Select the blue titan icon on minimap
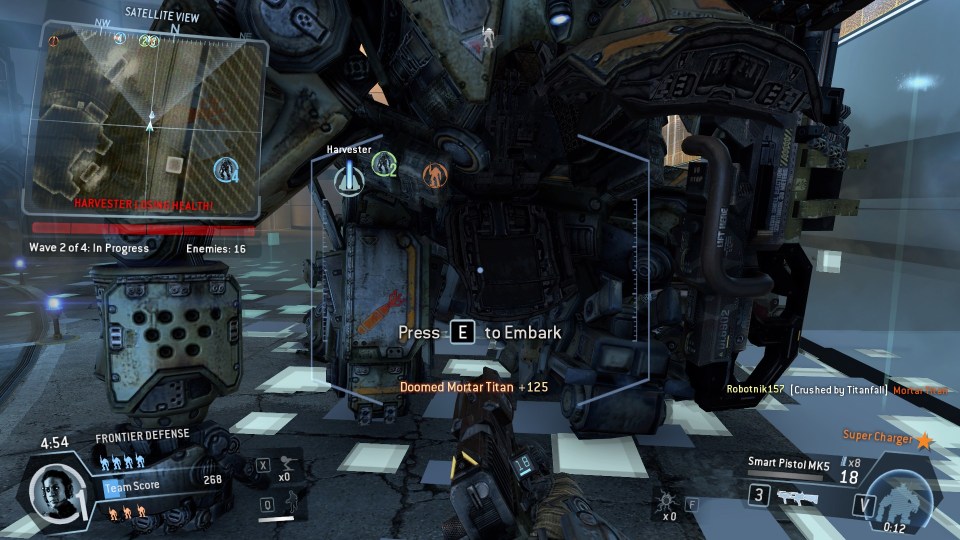Viewport: 960px width, 540px height. (227, 169)
